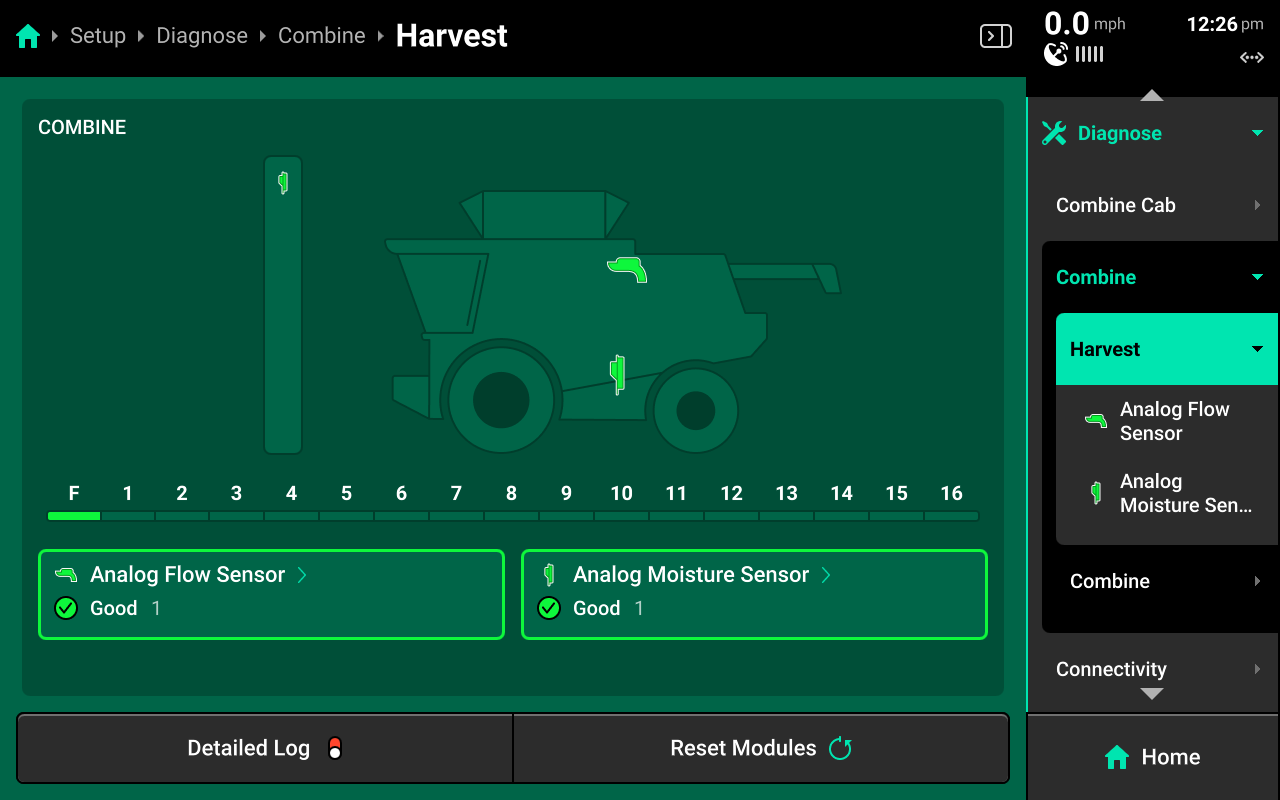The image size is (1280, 800).
Task: Click the home icon in the breadcrumb
Action: (x=28, y=37)
